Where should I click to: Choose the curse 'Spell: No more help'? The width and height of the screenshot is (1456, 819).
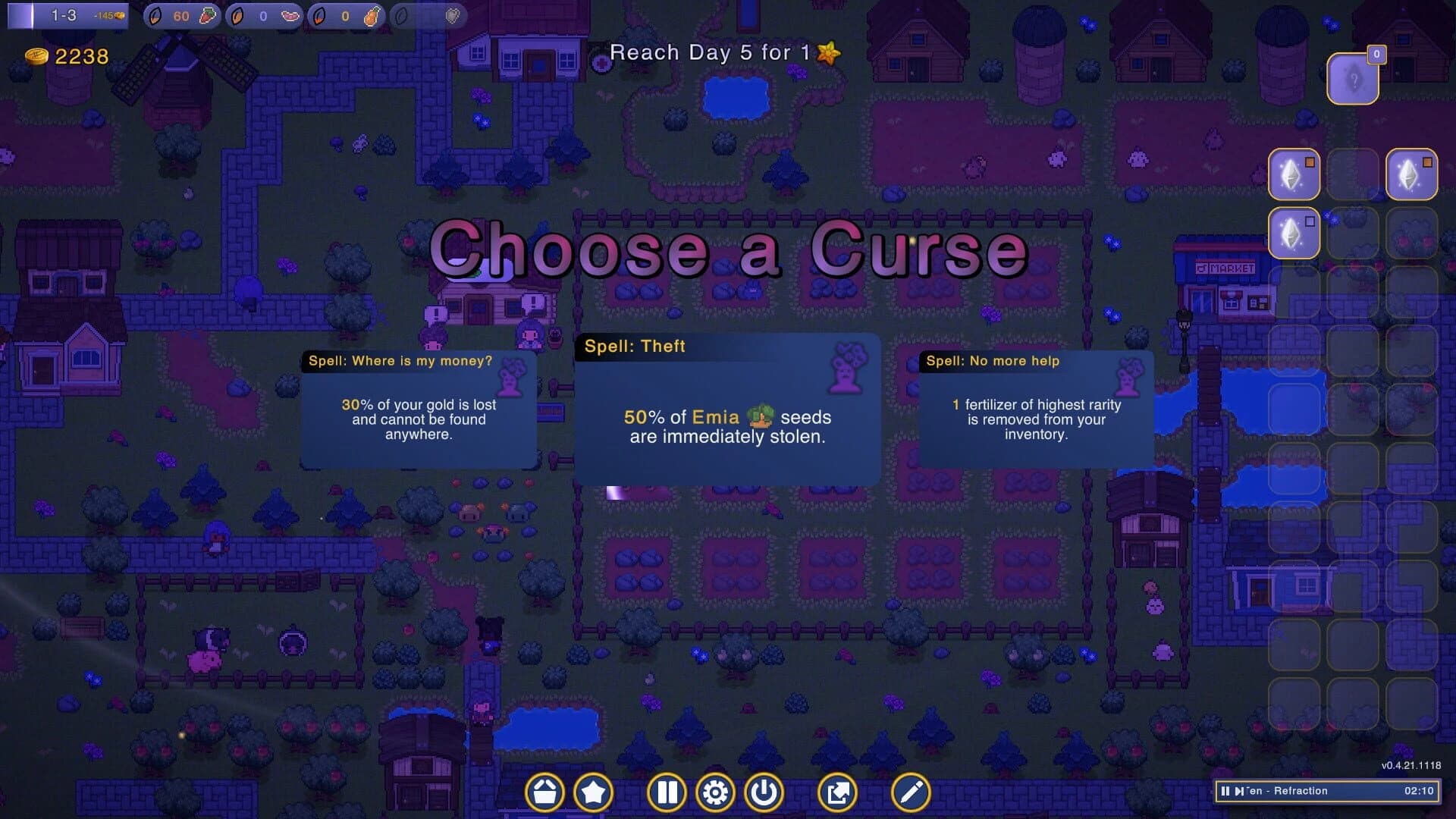pos(1035,409)
